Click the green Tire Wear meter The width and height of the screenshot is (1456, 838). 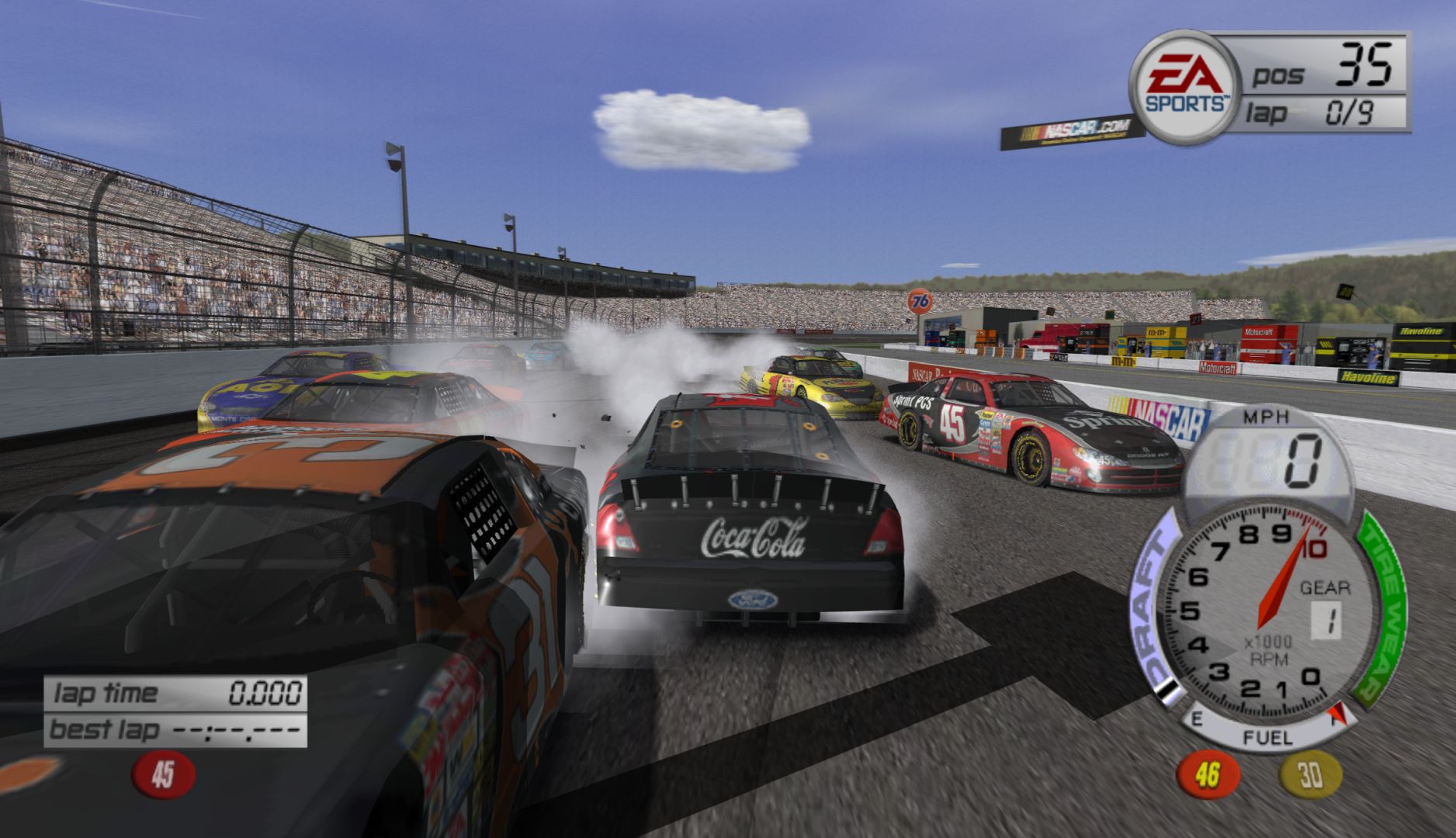coord(1384,613)
